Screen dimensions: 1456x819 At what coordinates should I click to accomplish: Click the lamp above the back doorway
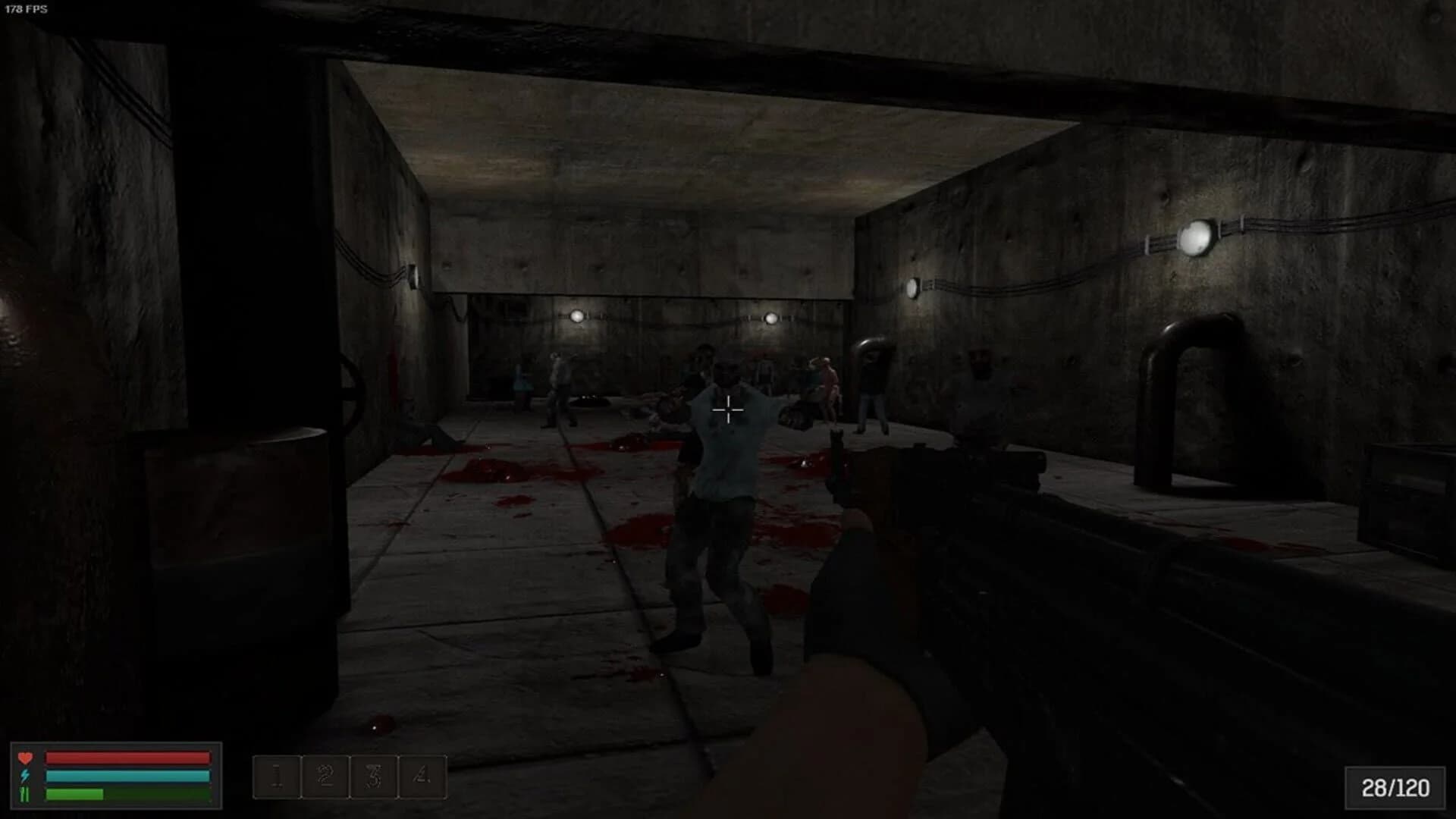(x=578, y=315)
